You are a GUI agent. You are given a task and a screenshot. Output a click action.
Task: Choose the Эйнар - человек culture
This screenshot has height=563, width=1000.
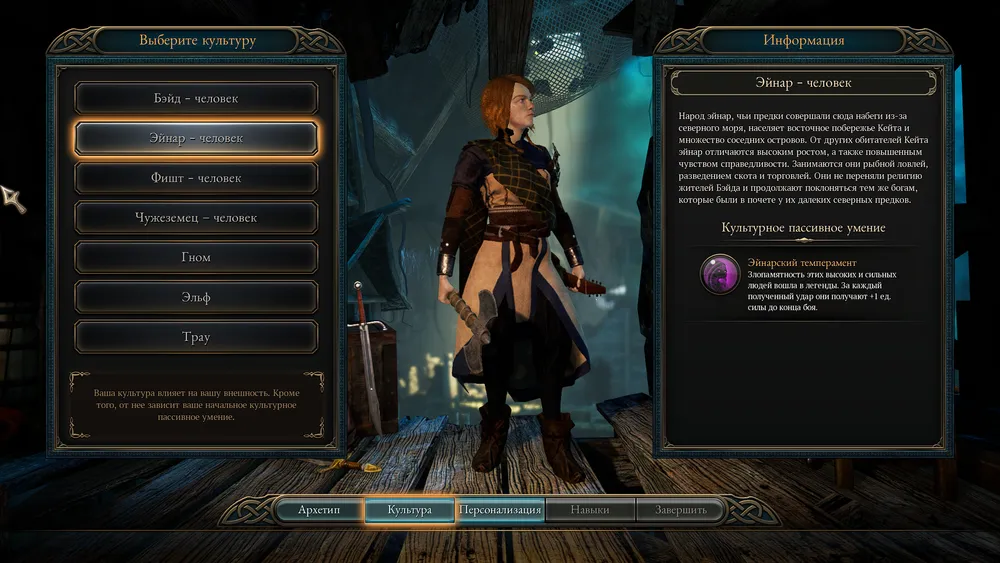coord(196,138)
